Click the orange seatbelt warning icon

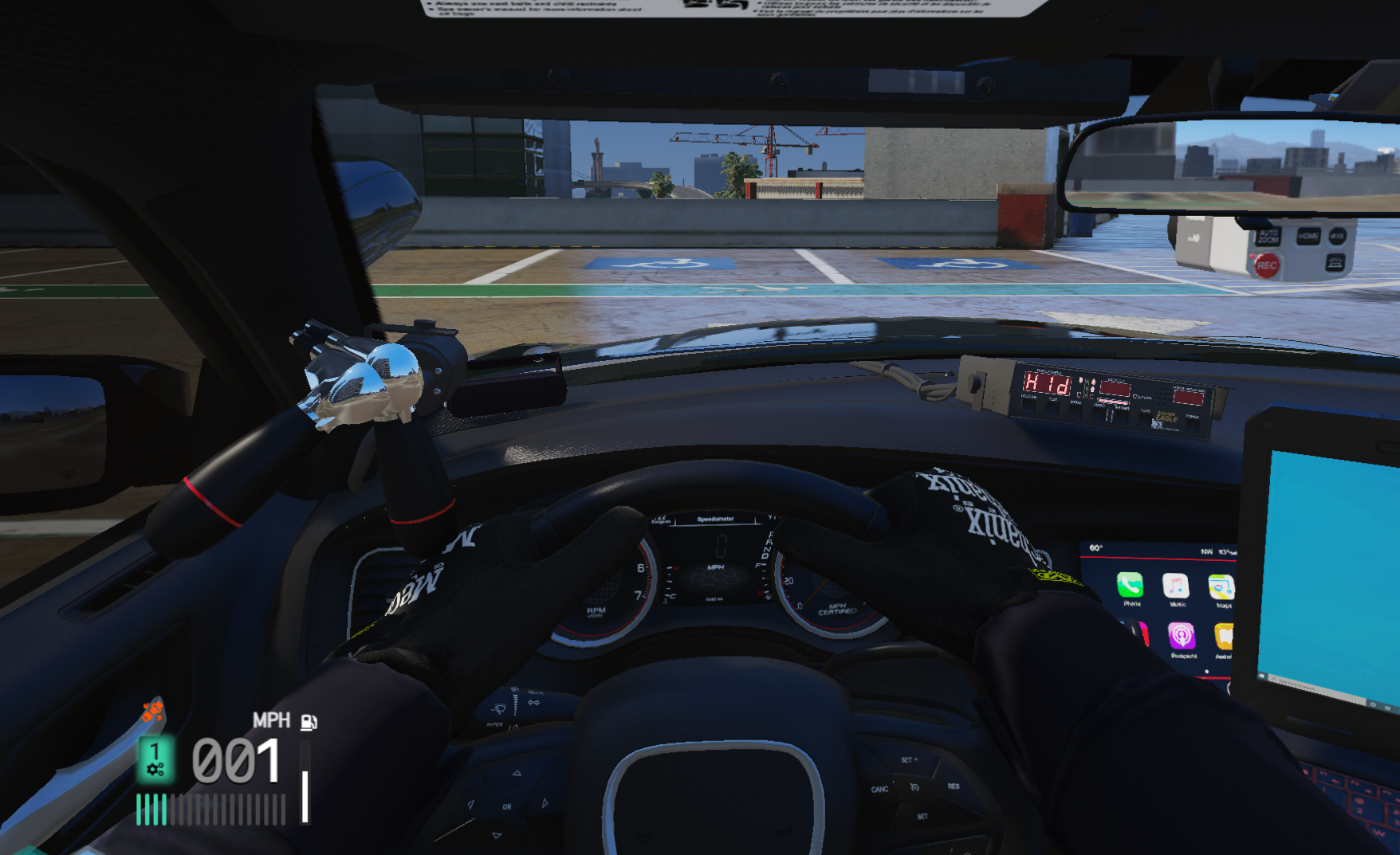tap(152, 710)
